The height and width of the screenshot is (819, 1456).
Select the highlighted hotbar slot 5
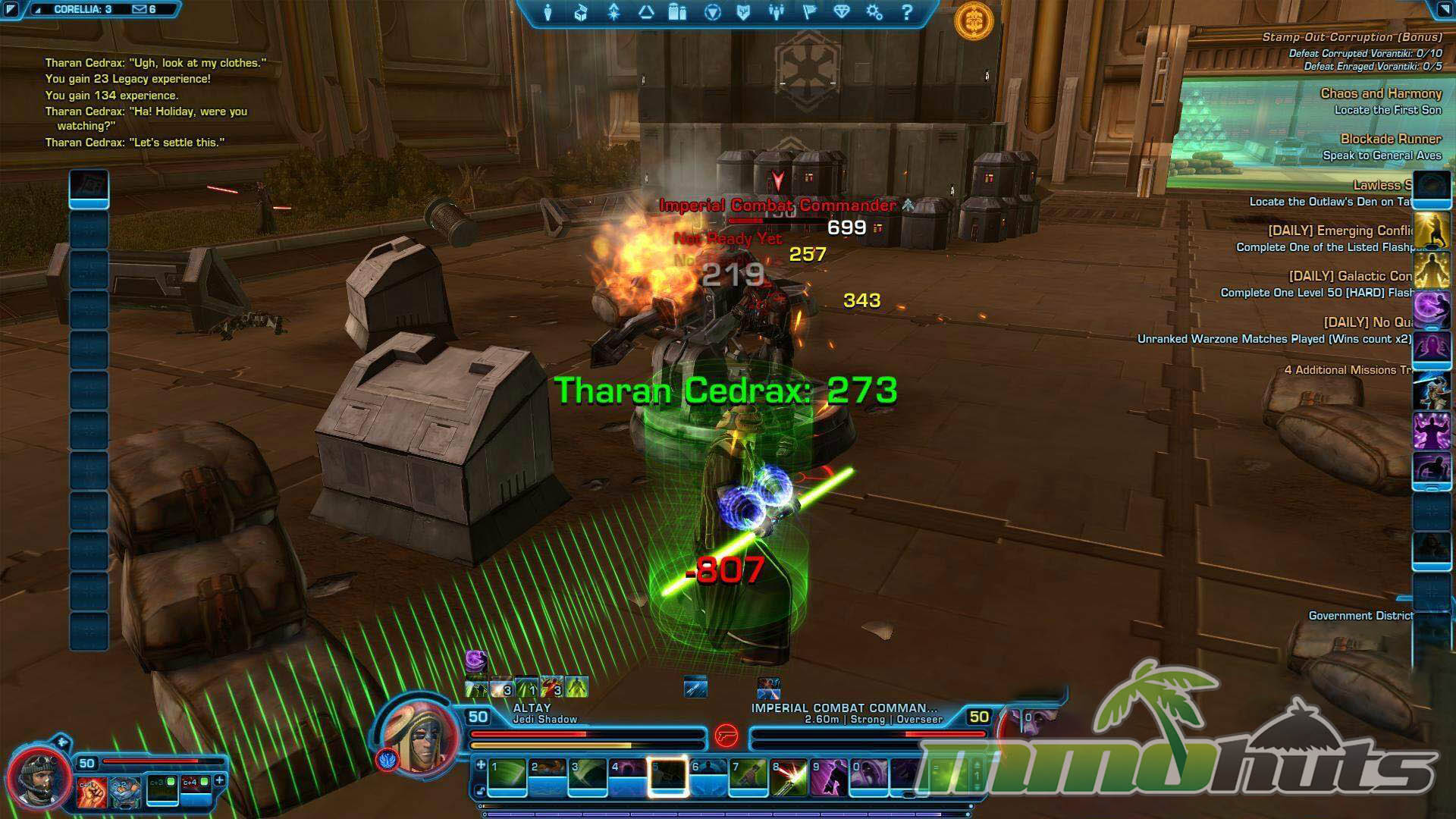[x=668, y=778]
